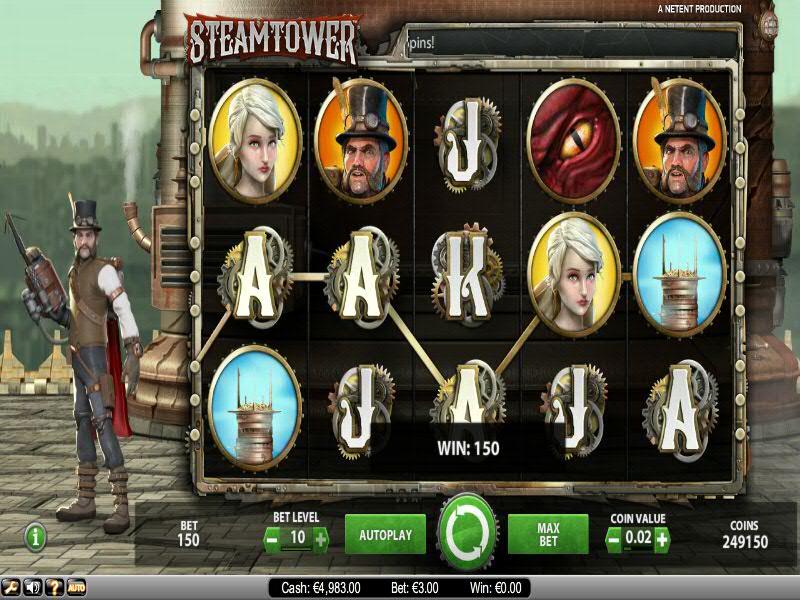
Task: Spin the reels with the green spin button
Action: (467, 532)
